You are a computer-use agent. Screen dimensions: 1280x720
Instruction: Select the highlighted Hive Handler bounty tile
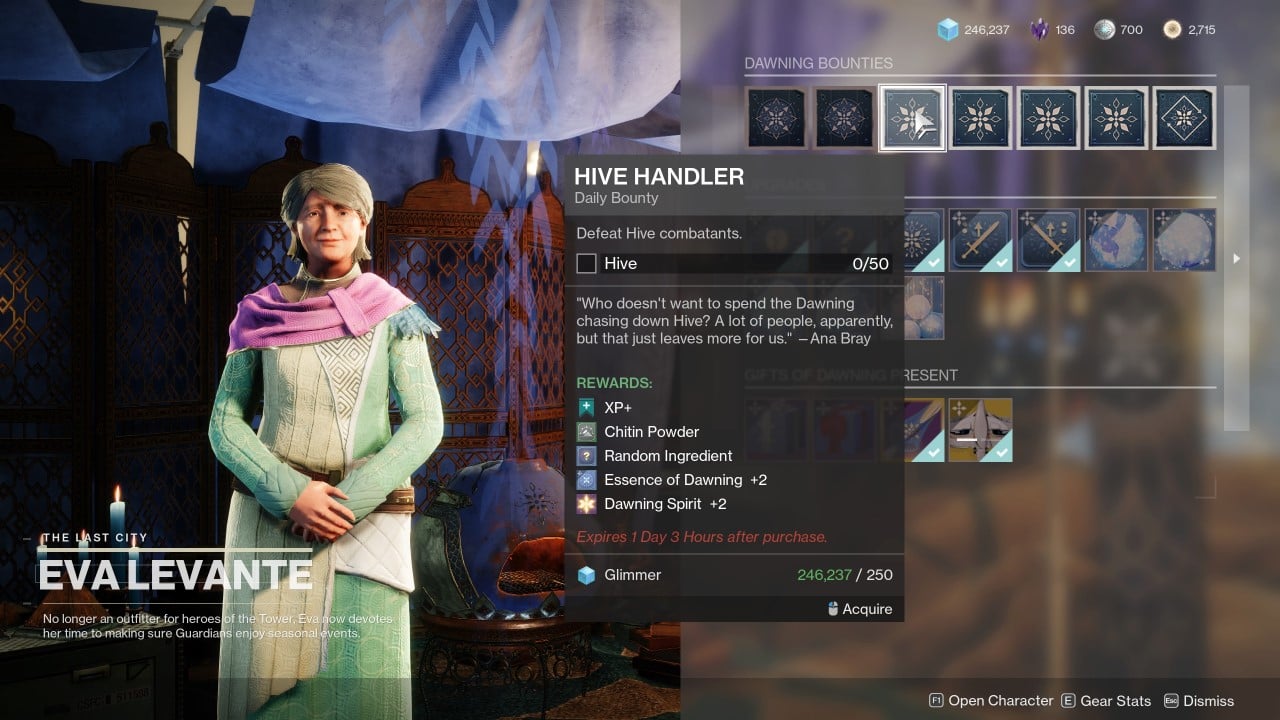(x=912, y=118)
